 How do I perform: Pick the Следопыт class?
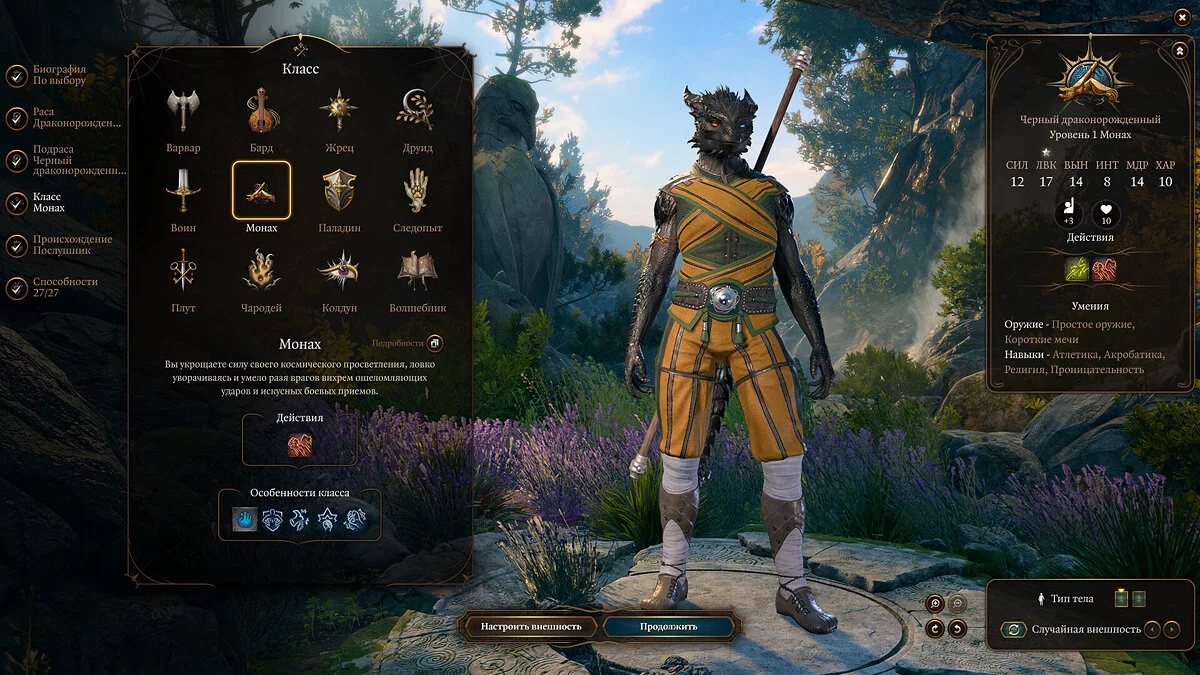(x=417, y=191)
